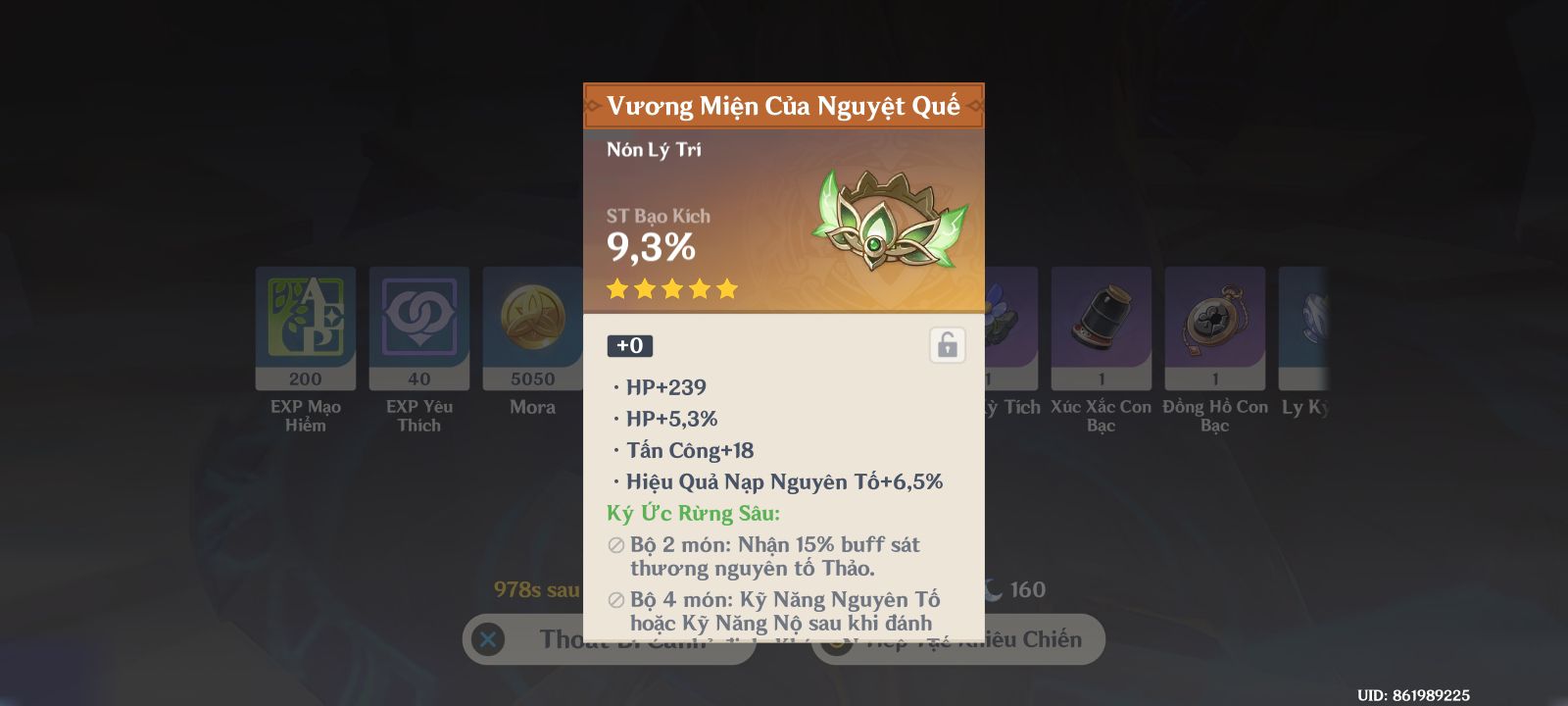Screen dimensions: 1568x706
Task: Select the Đồng Hồ Con Bạc reward
Action: pos(1214,328)
